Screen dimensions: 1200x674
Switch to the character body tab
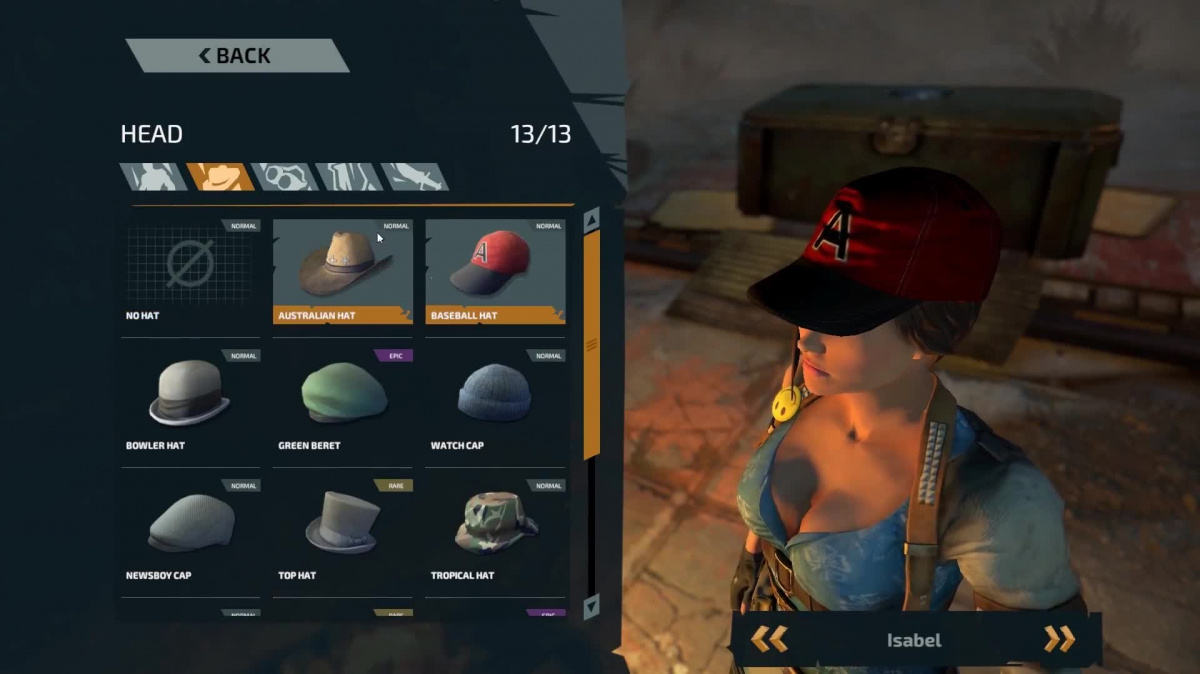click(153, 177)
